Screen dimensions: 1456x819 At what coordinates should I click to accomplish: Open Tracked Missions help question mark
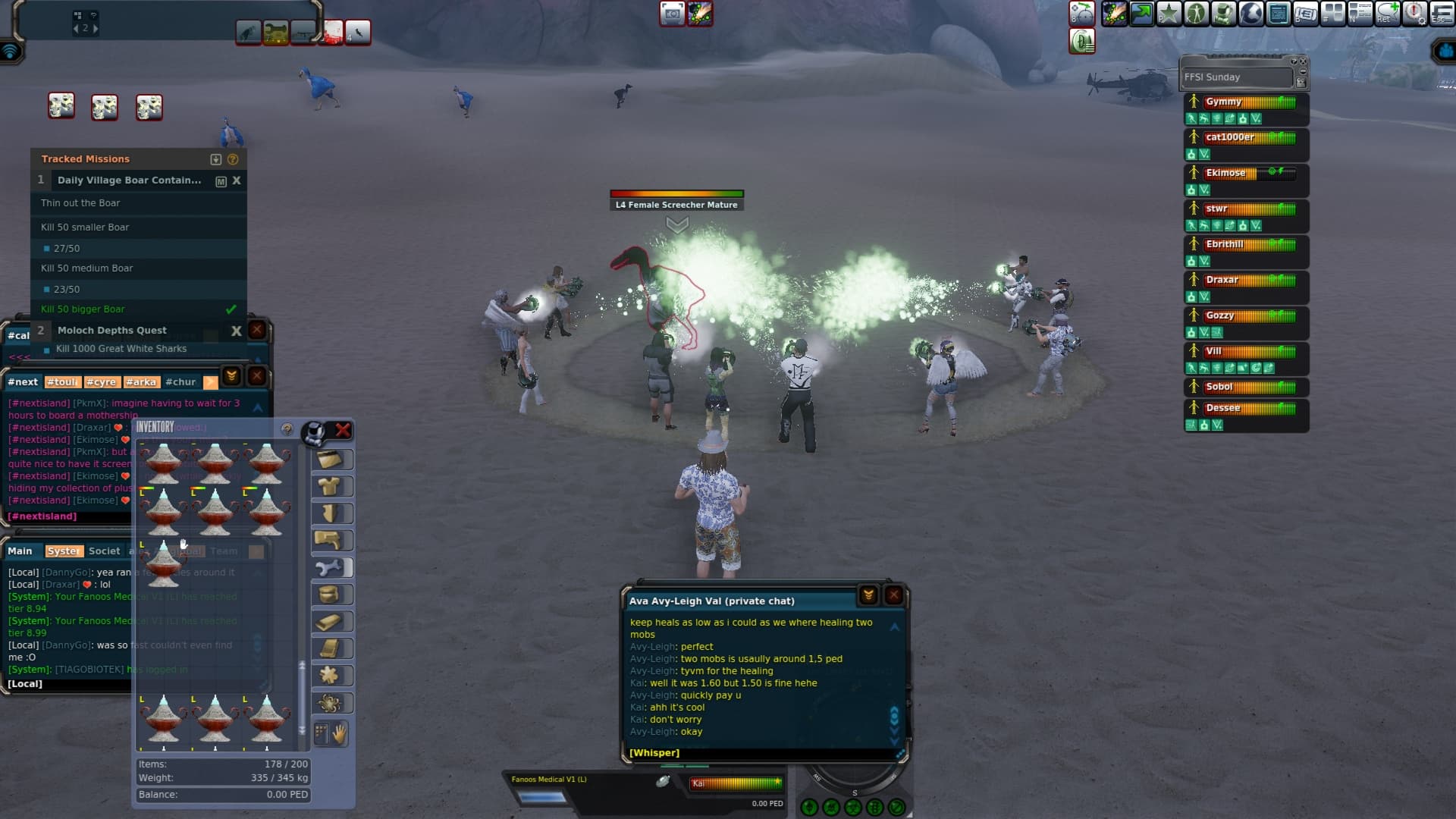click(x=233, y=159)
